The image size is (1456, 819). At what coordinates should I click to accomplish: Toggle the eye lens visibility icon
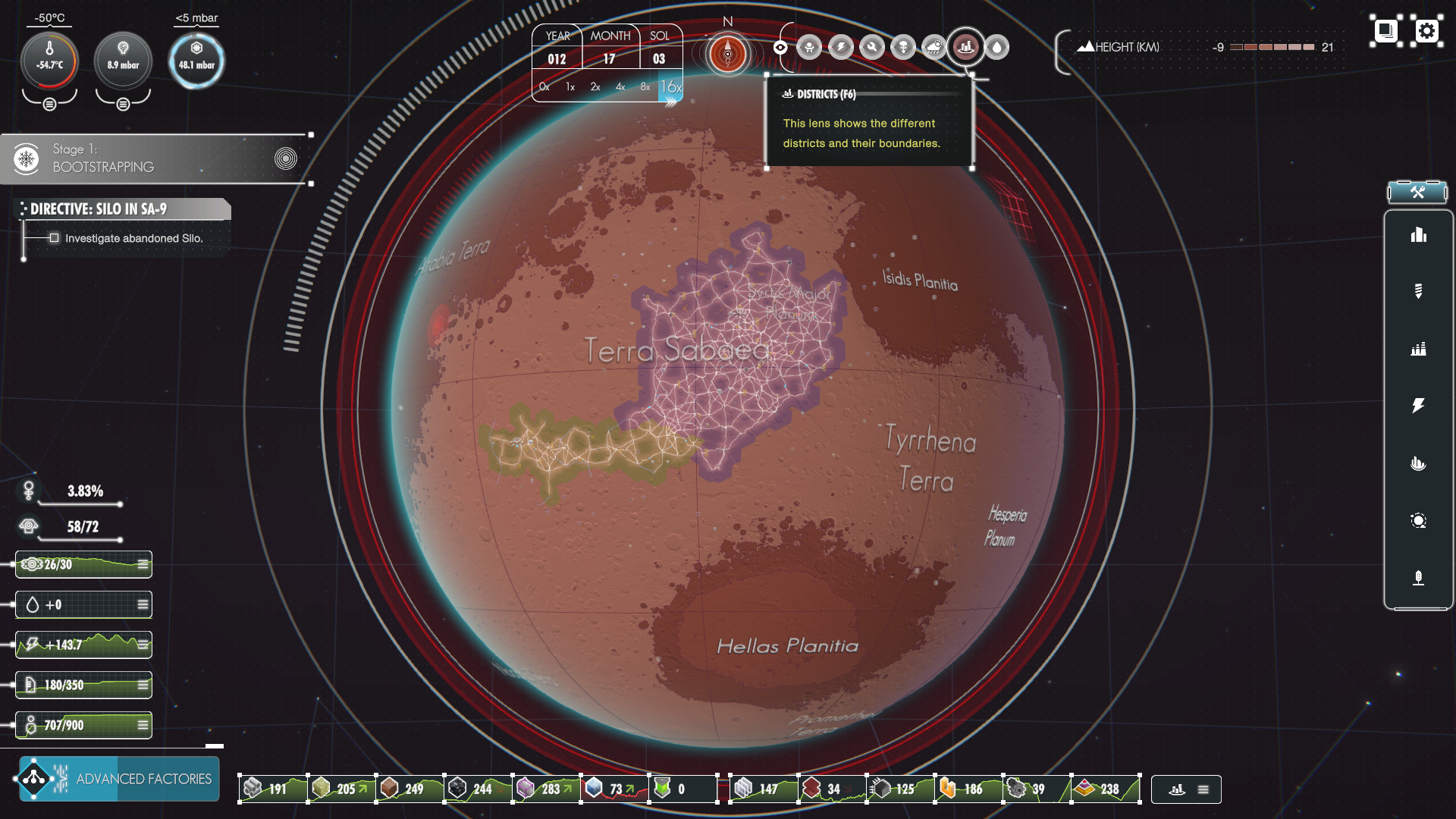coord(780,47)
